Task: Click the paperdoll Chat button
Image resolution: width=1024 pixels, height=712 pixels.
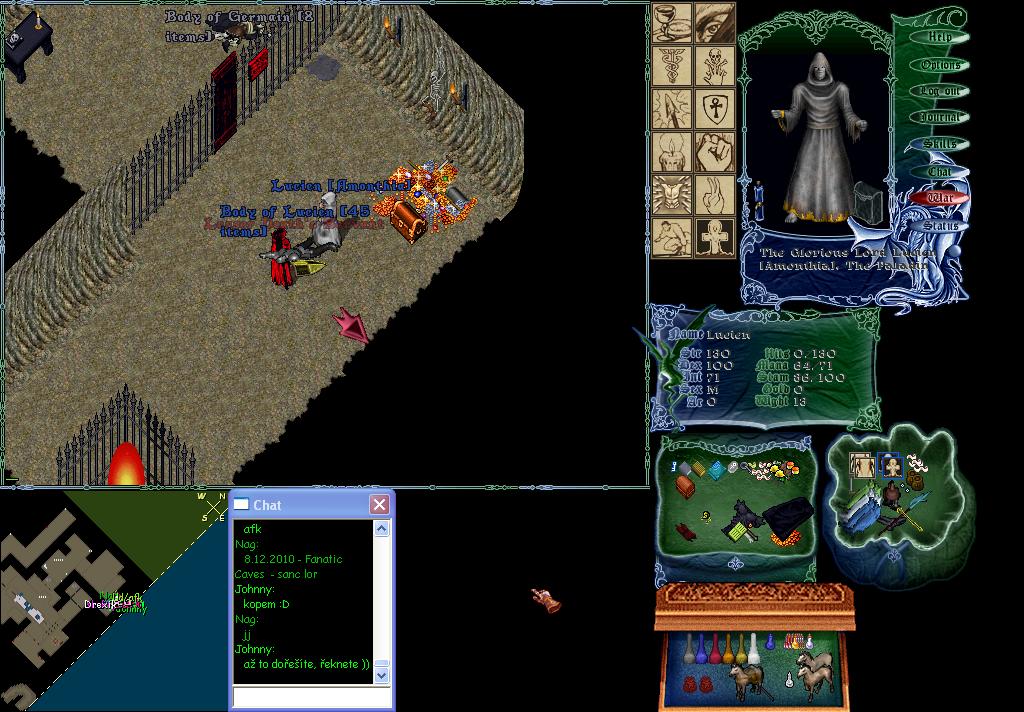Action: [939, 171]
